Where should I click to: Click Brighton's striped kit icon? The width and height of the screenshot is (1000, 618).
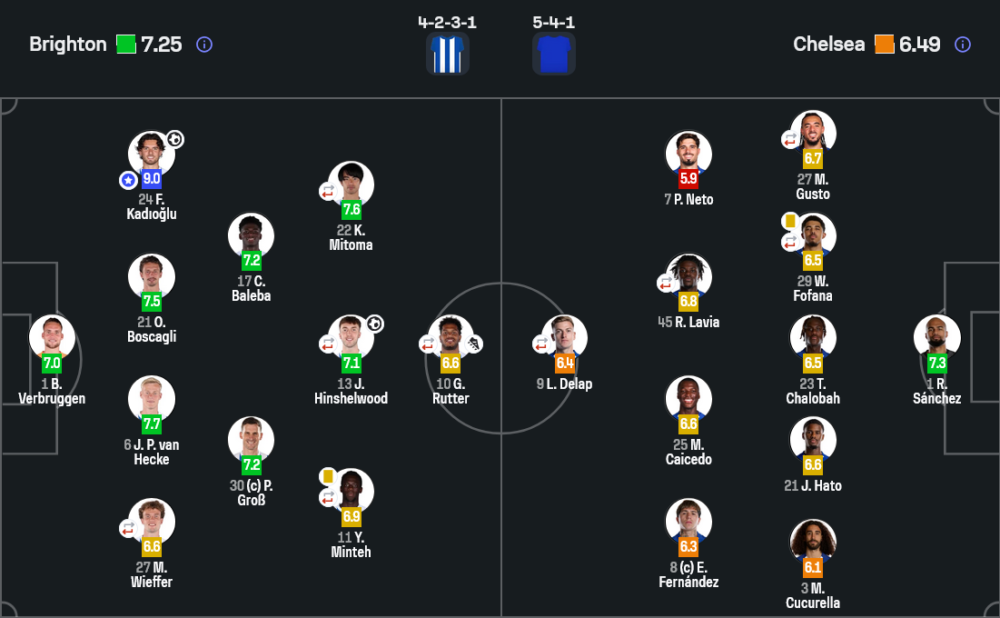pyautogui.click(x=448, y=54)
